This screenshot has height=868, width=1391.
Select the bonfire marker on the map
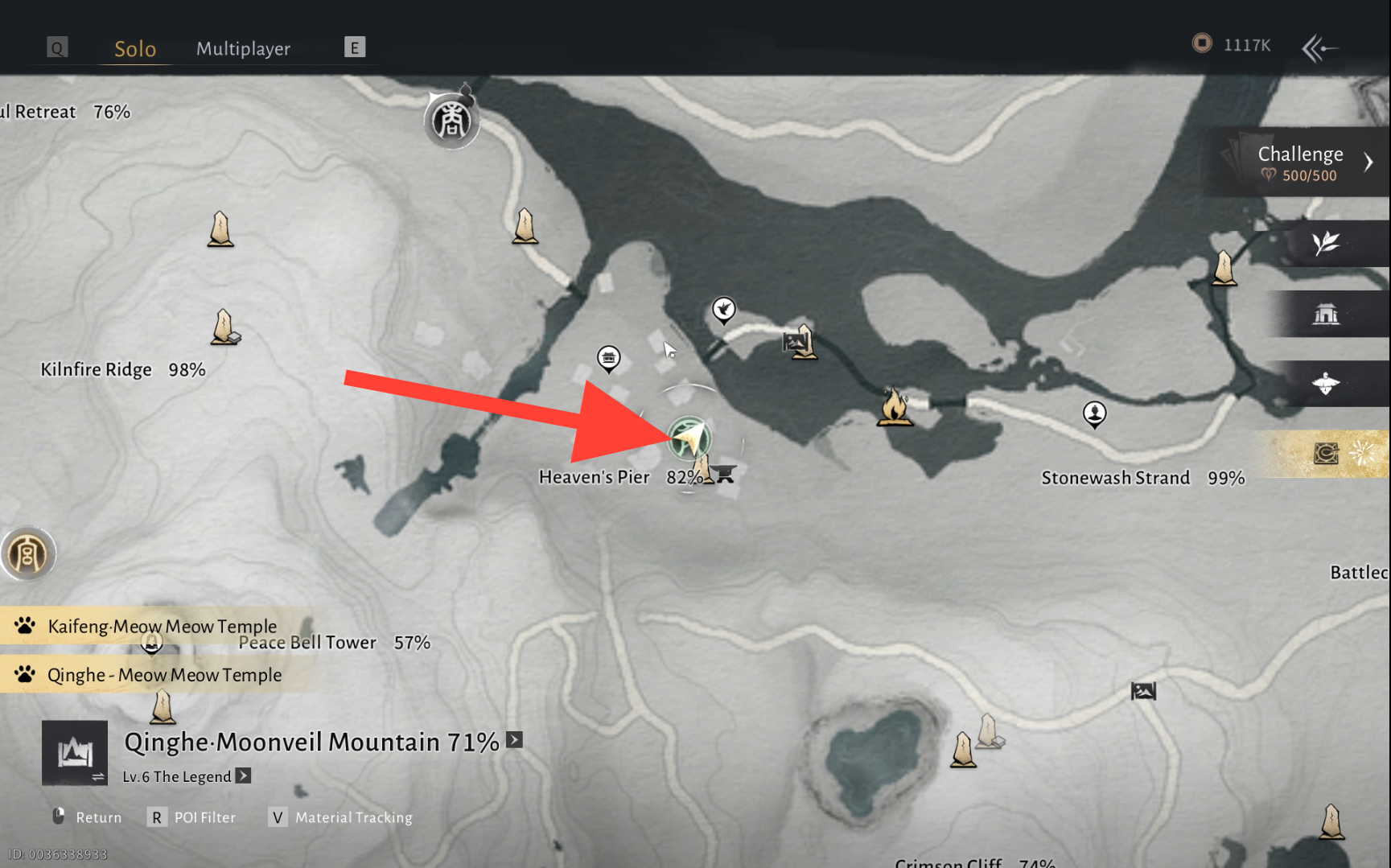pos(894,406)
